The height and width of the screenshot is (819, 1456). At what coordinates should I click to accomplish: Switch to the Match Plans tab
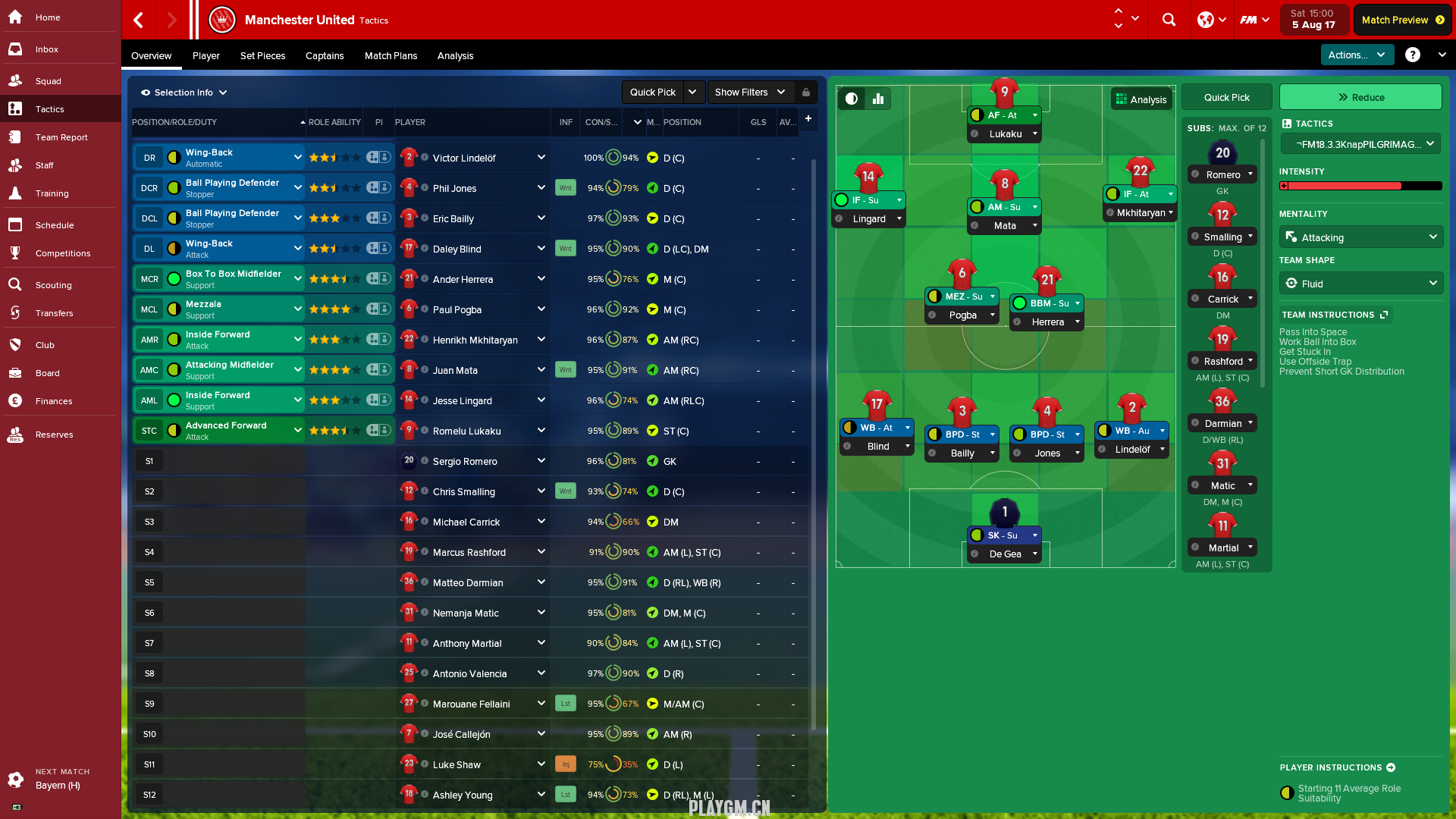[391, 56]
